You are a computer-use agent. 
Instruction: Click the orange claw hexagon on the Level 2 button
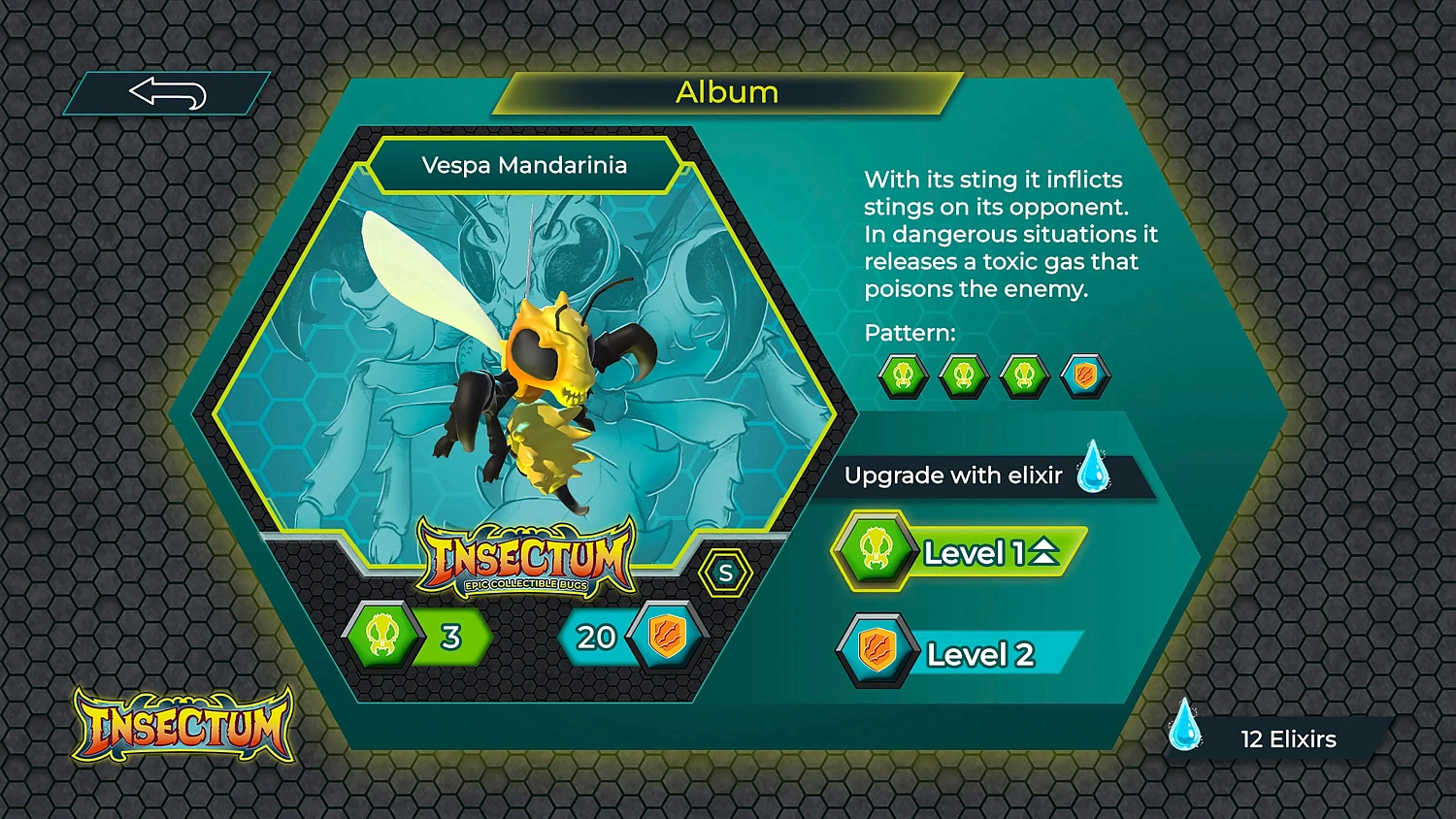tap(875, 651)
